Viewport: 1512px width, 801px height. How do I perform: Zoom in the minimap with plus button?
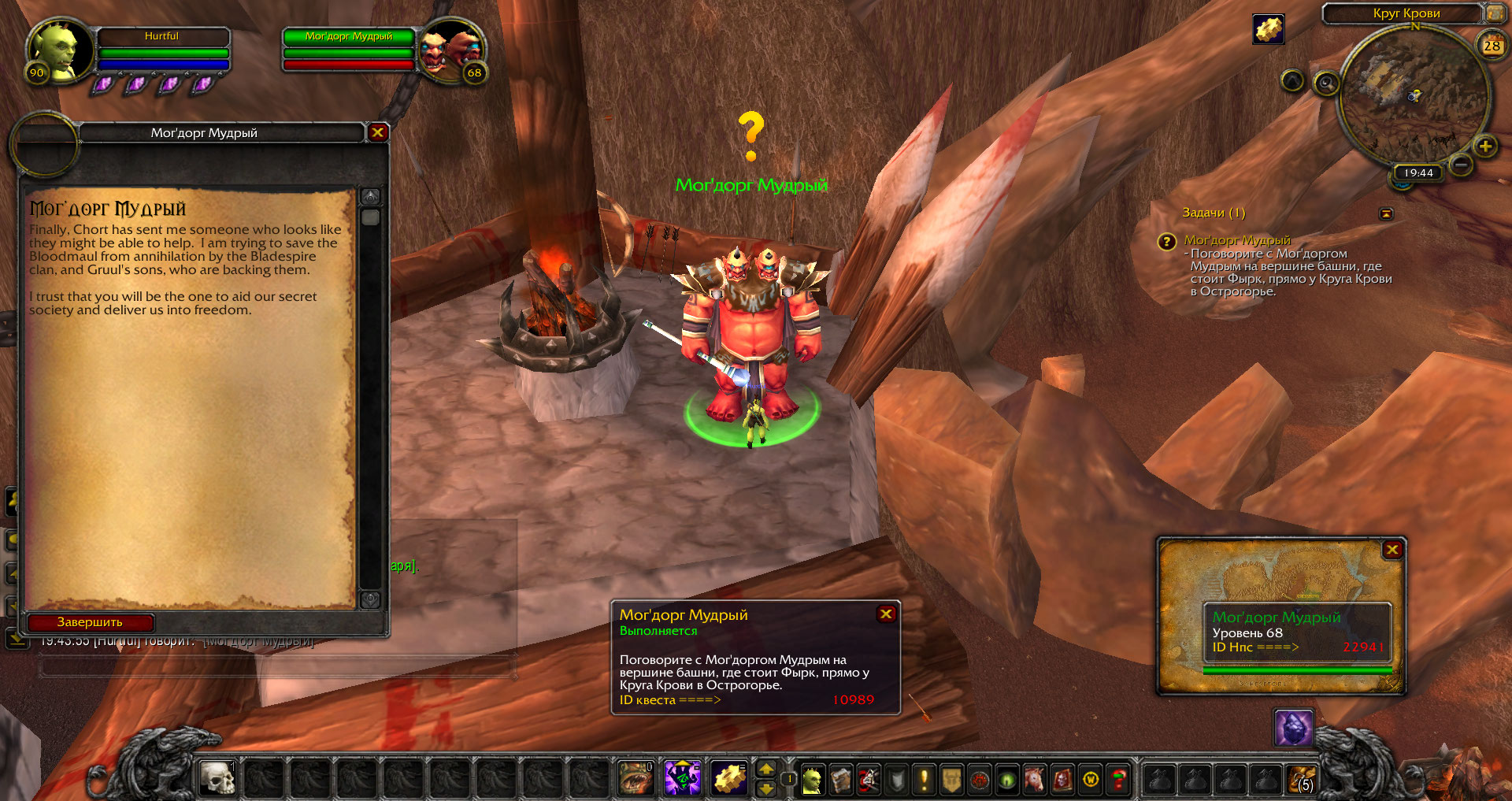pos(1485,146)
